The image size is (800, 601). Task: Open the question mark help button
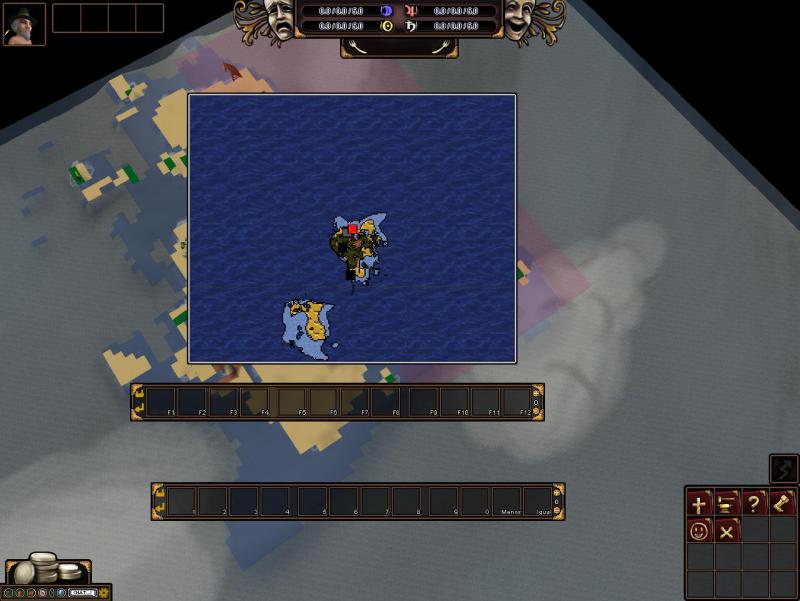755,504
